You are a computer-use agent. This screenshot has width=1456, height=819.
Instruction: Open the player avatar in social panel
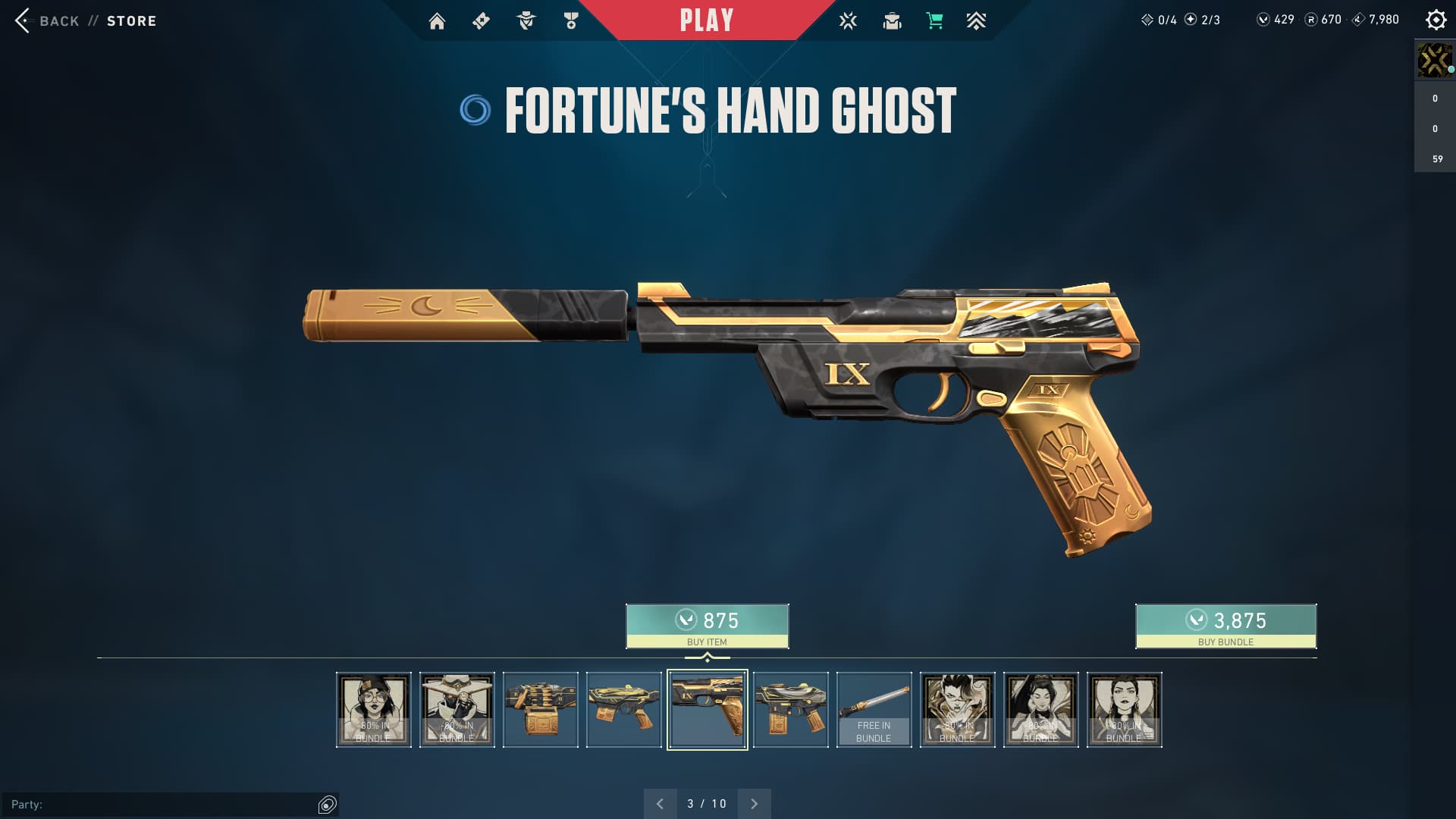click(1434, 61)
